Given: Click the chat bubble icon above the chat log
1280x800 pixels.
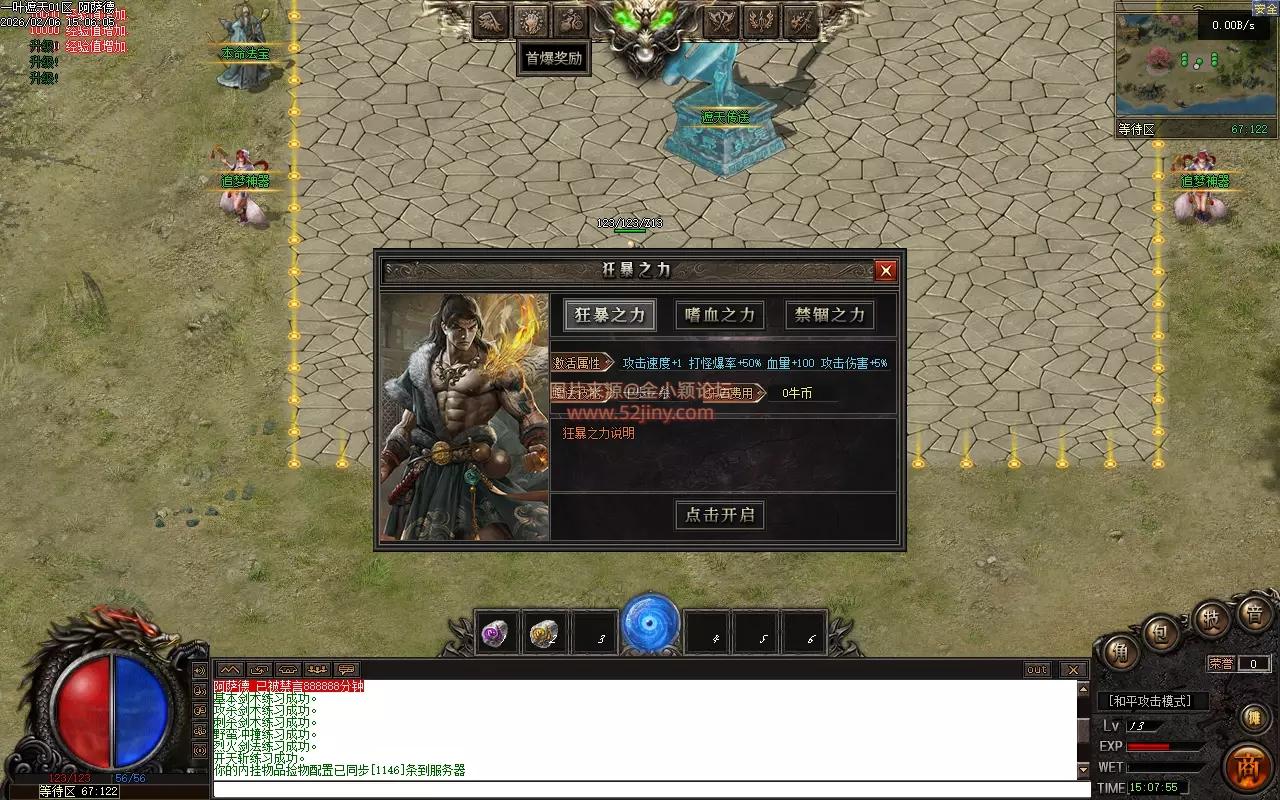Looking at the screenshot, I should click(x=345, y=670).
